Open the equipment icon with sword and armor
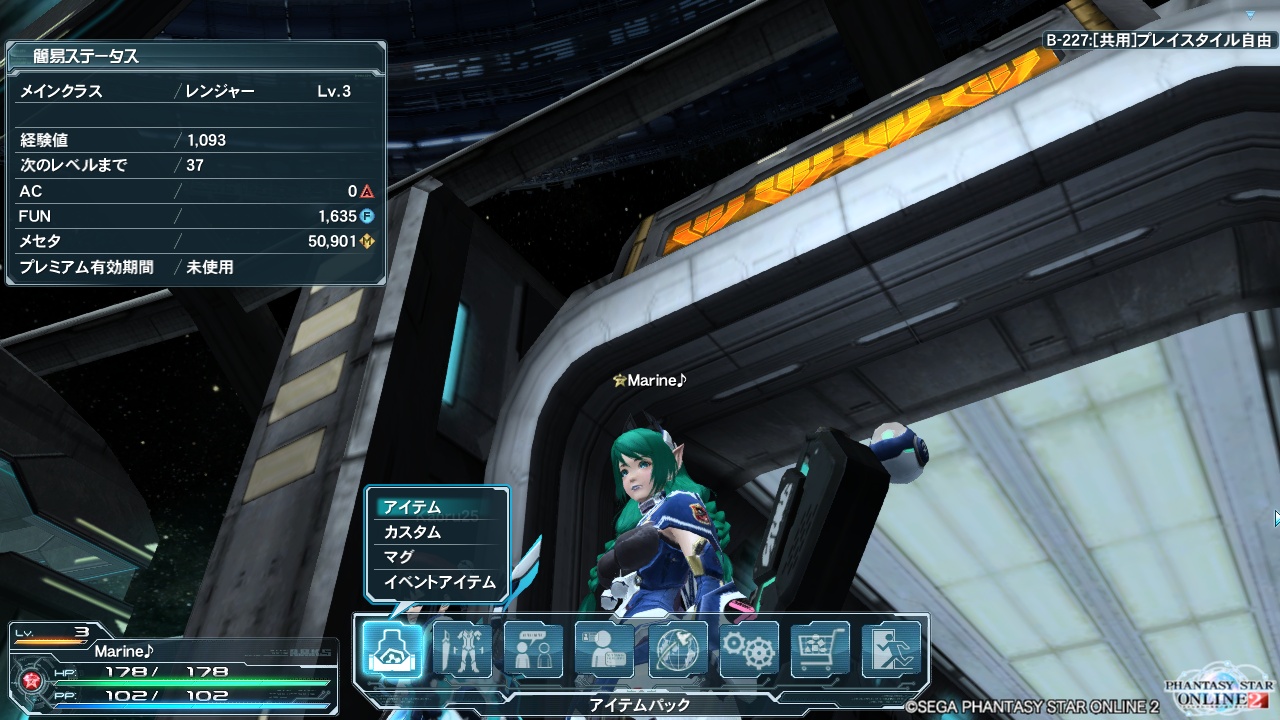Image resolution: width=1280 pixels, height=720 pixels. tap(462, 650)
